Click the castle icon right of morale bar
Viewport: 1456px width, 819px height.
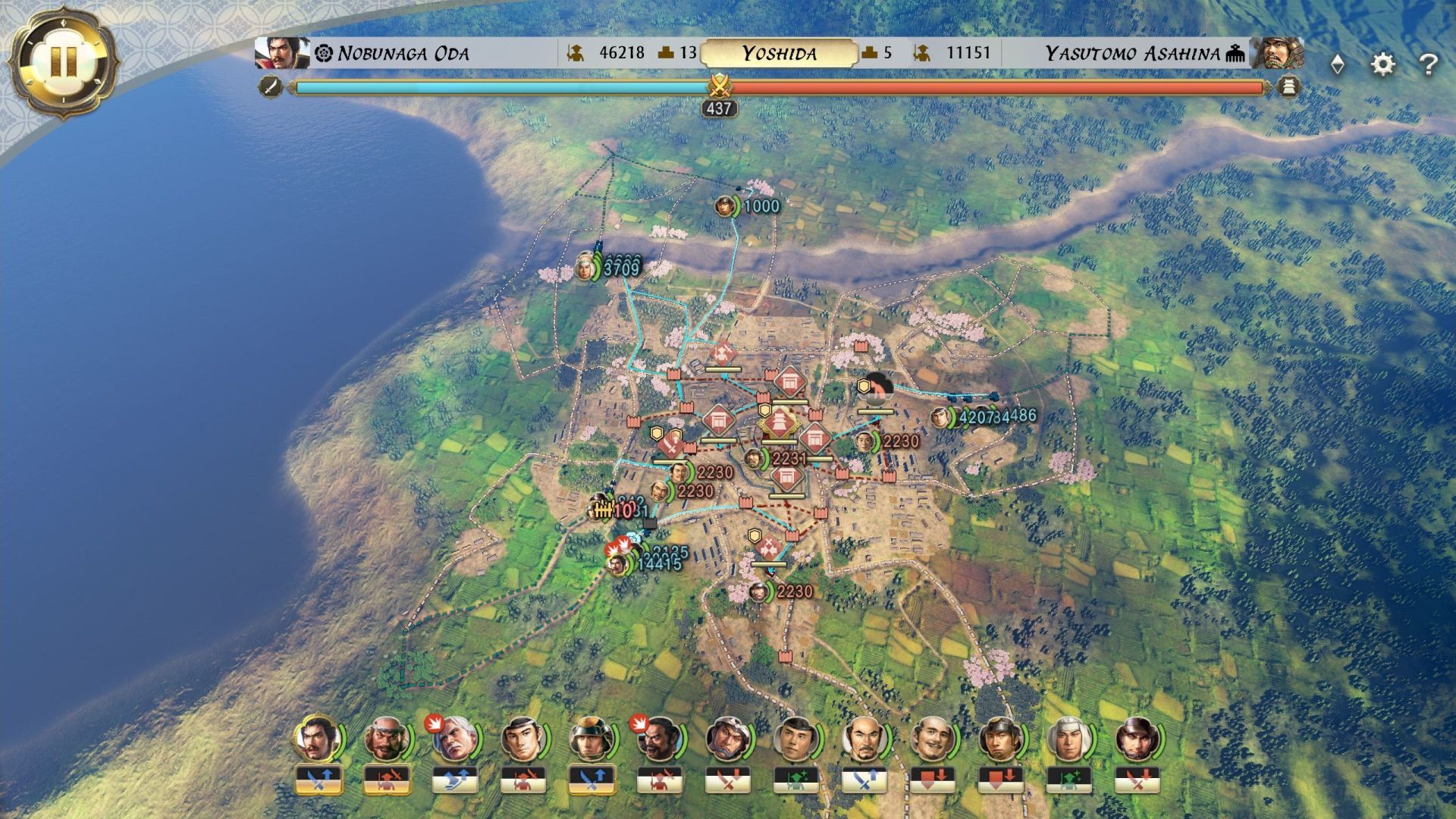coord(1288,86)
